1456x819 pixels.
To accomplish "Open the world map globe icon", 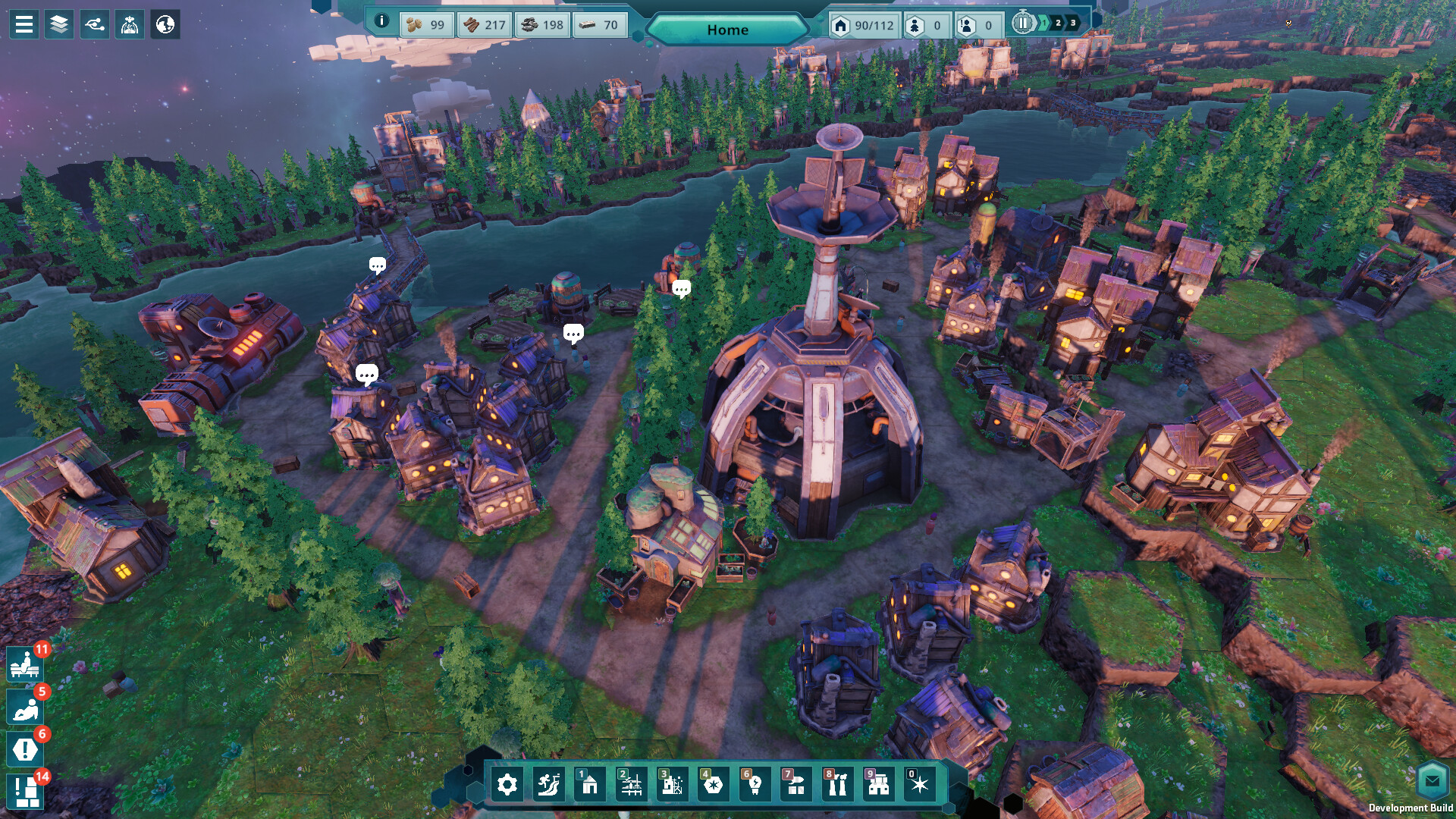I will point(165,24).
